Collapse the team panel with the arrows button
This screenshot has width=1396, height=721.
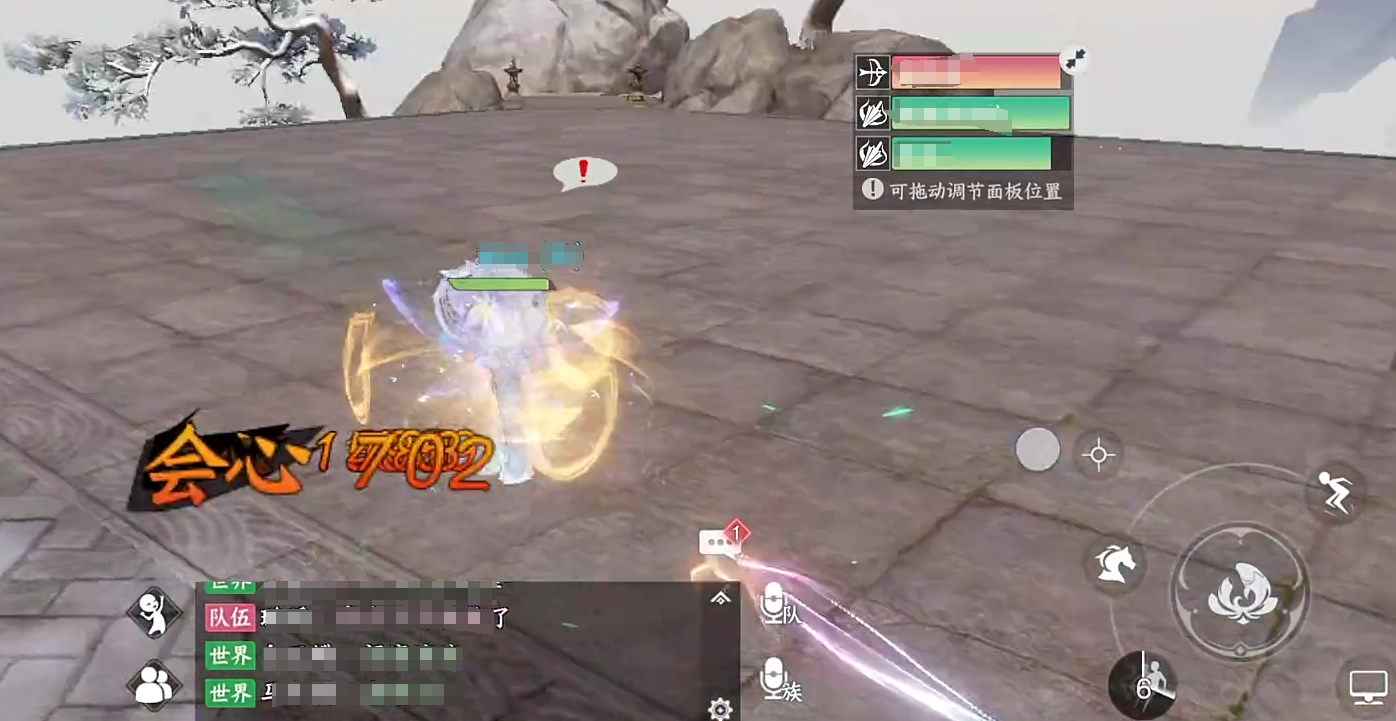point(1075,61)
